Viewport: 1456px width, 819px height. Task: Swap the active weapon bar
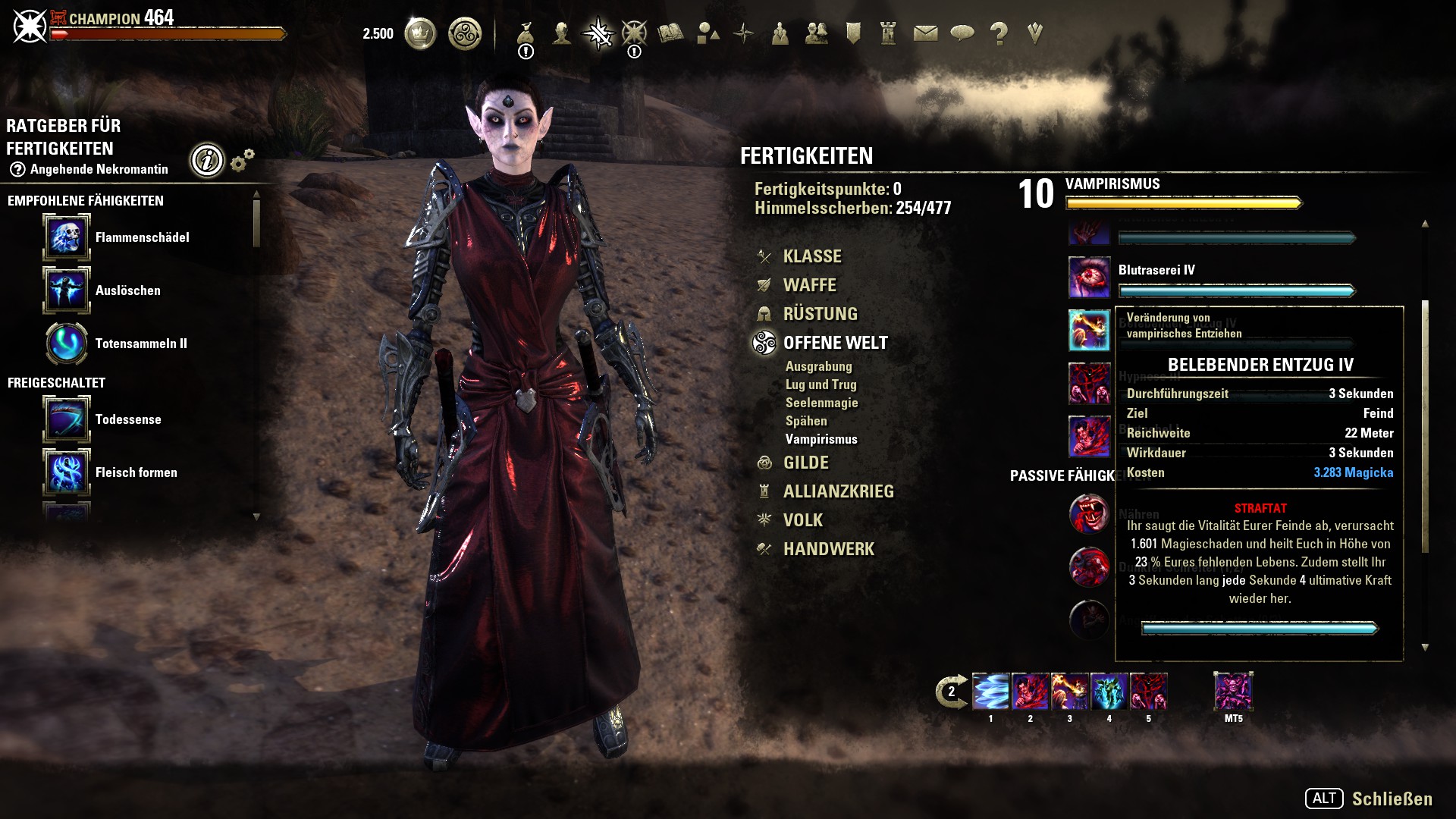pyautogui.click(x=951, y=692)
